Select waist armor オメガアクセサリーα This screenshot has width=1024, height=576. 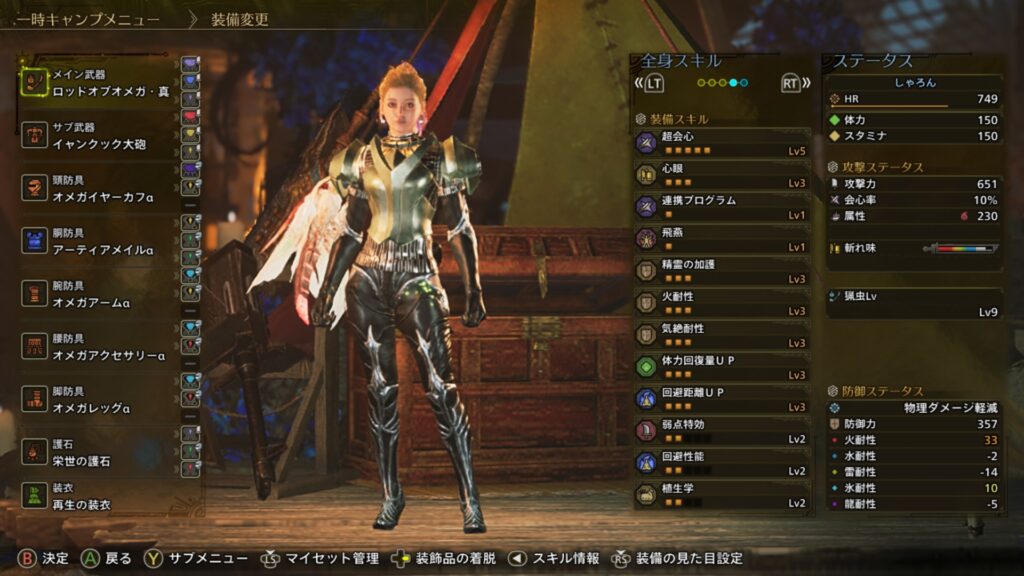pos(98,347)
